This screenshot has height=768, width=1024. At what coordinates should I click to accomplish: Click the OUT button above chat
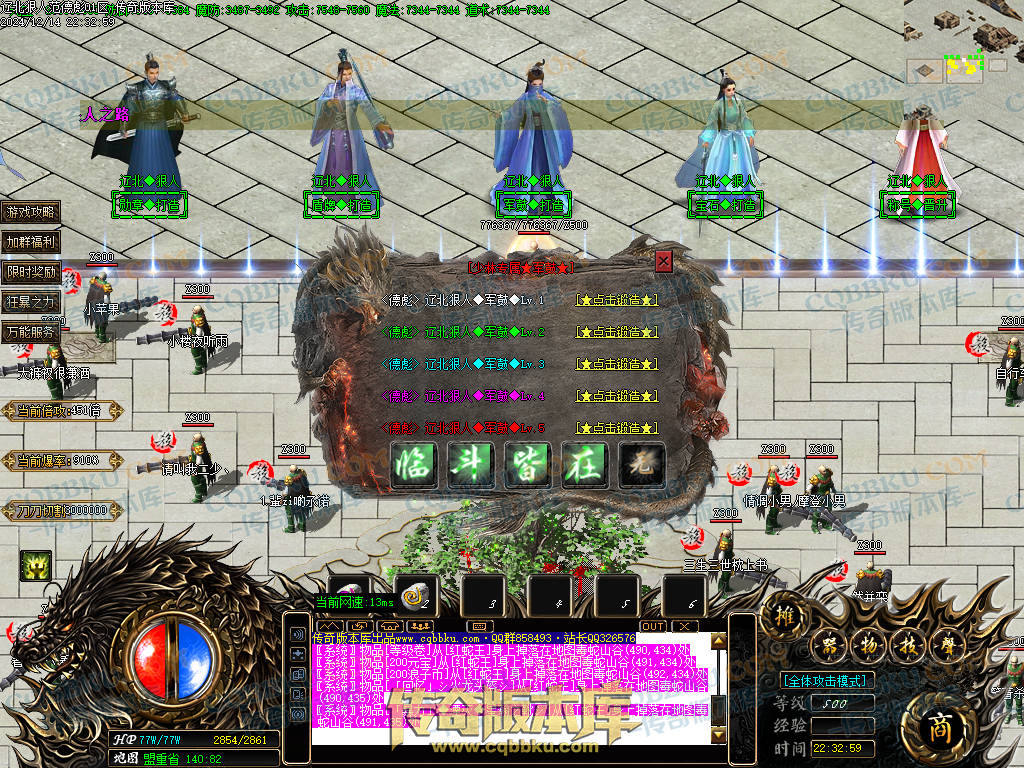point(653,626)
